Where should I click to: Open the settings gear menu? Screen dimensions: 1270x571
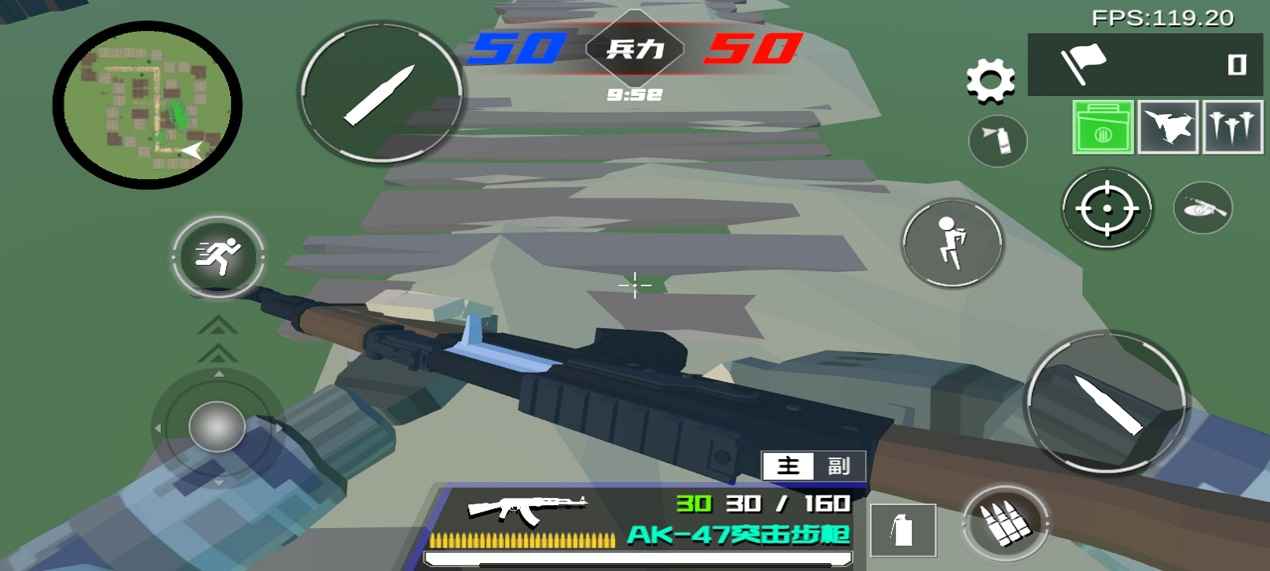click(990, 80)
